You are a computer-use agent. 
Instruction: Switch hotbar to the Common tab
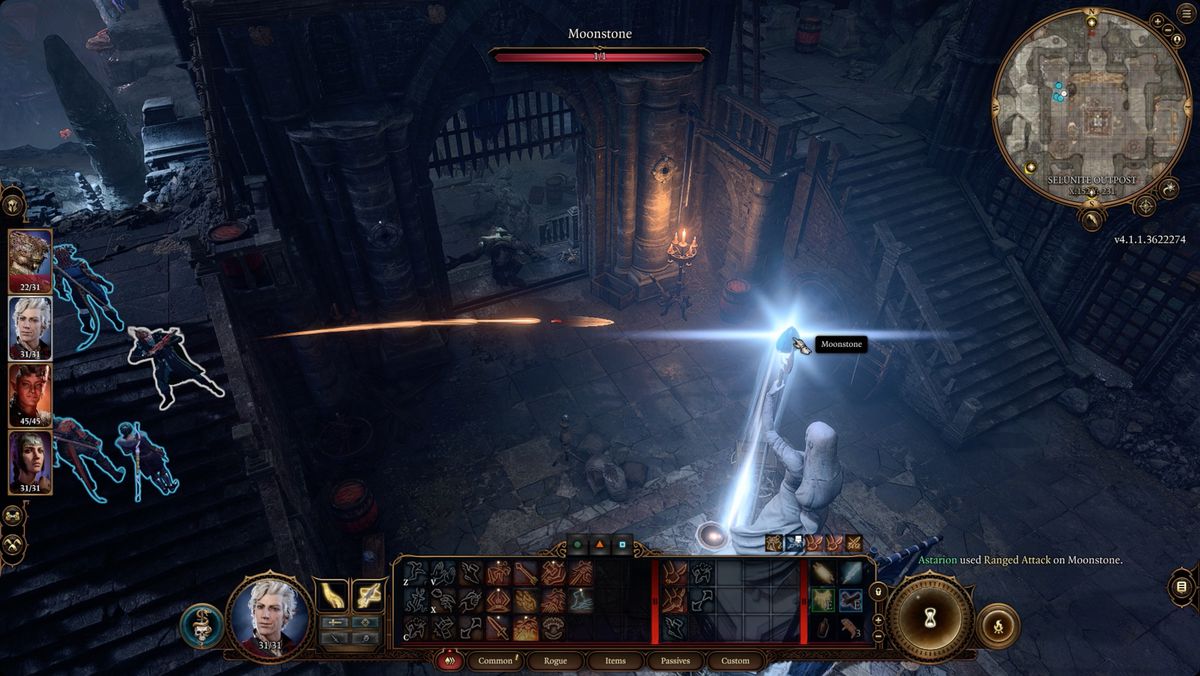pyautogui.click(x=496, y=661)
